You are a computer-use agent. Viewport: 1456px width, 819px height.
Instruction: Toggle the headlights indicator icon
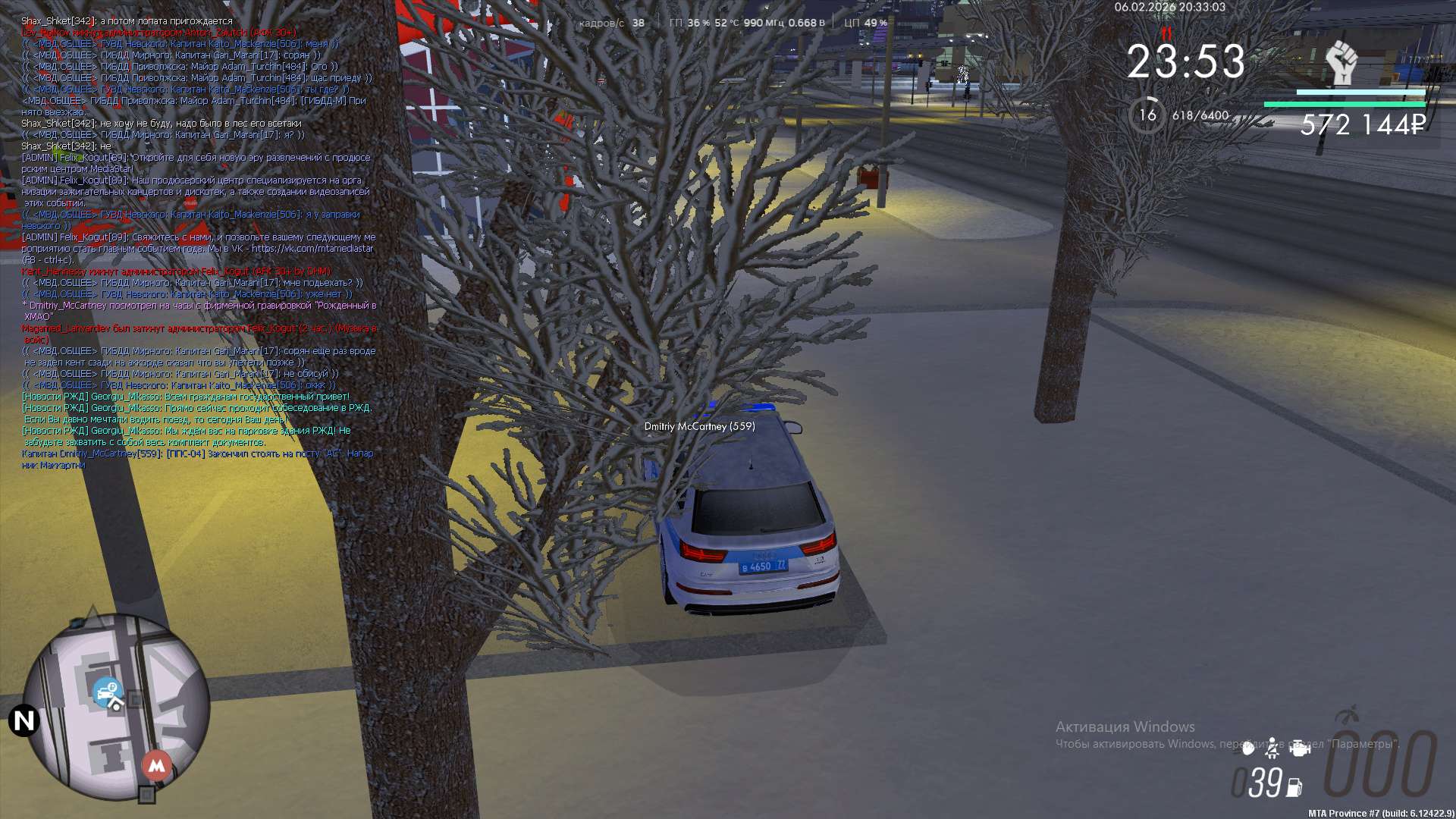1248,748
